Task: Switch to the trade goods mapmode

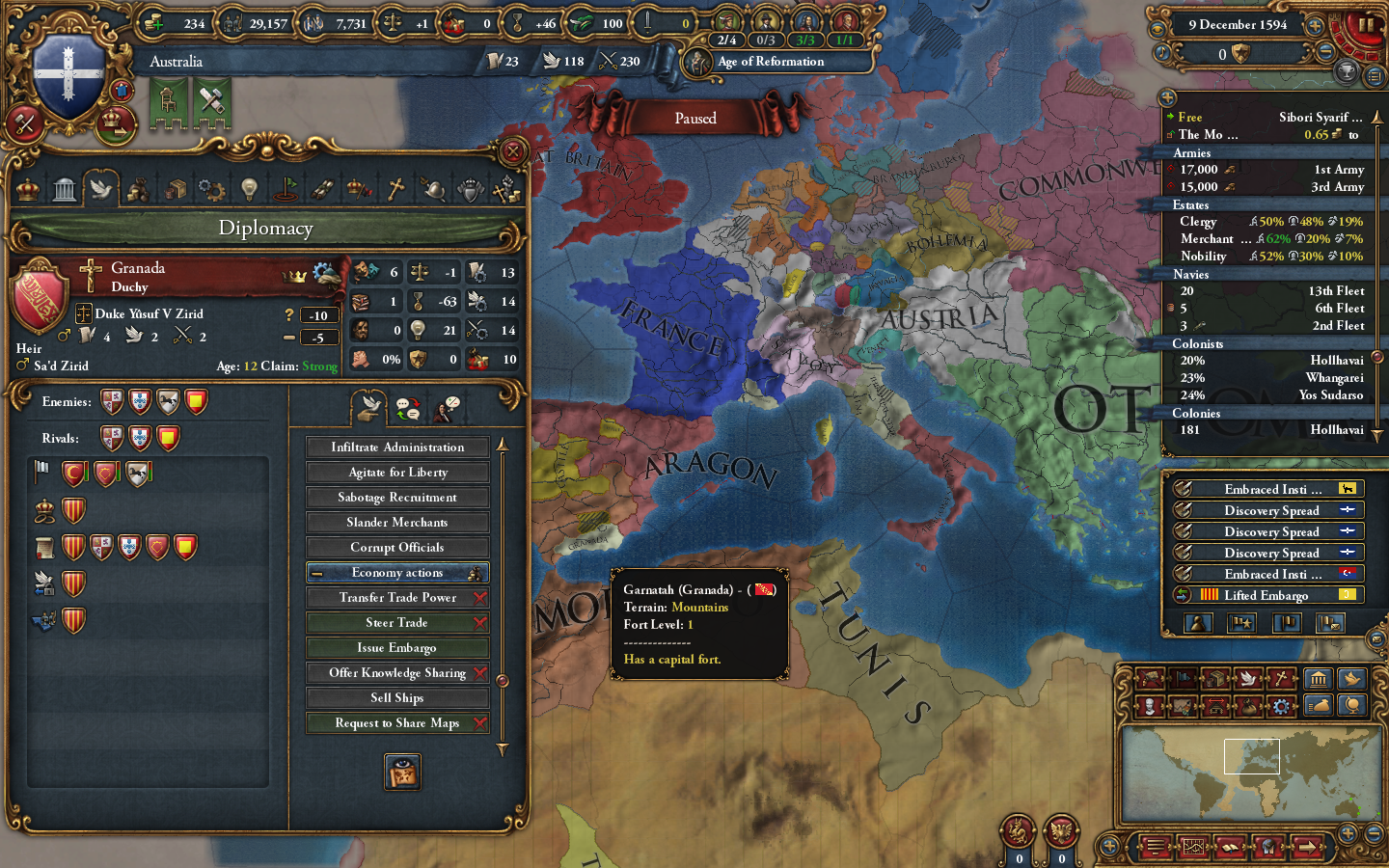Action: [x=1217, y=678]
